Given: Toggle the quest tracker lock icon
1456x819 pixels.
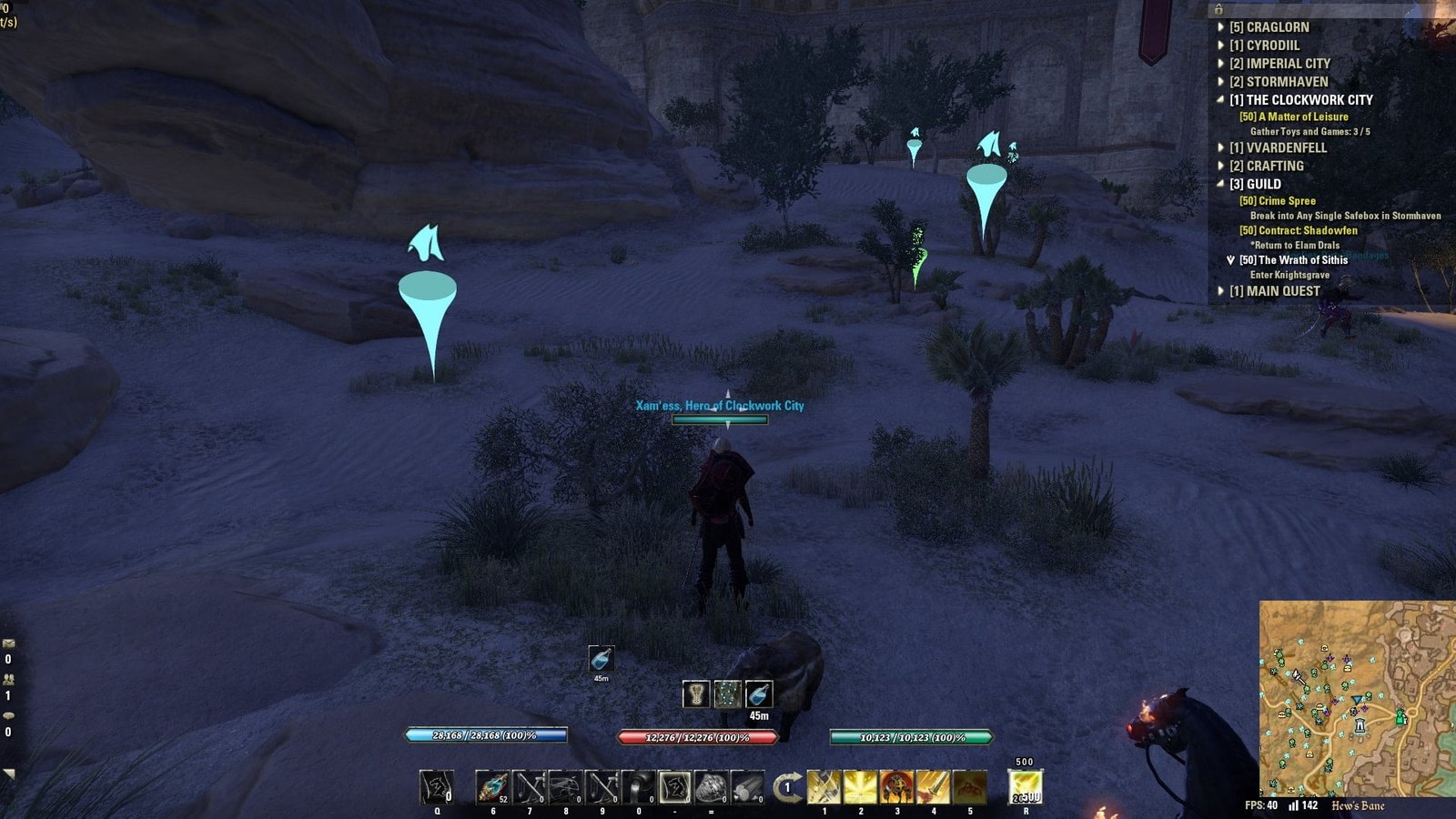Looking at the screenshot, I should (1218, 9).
